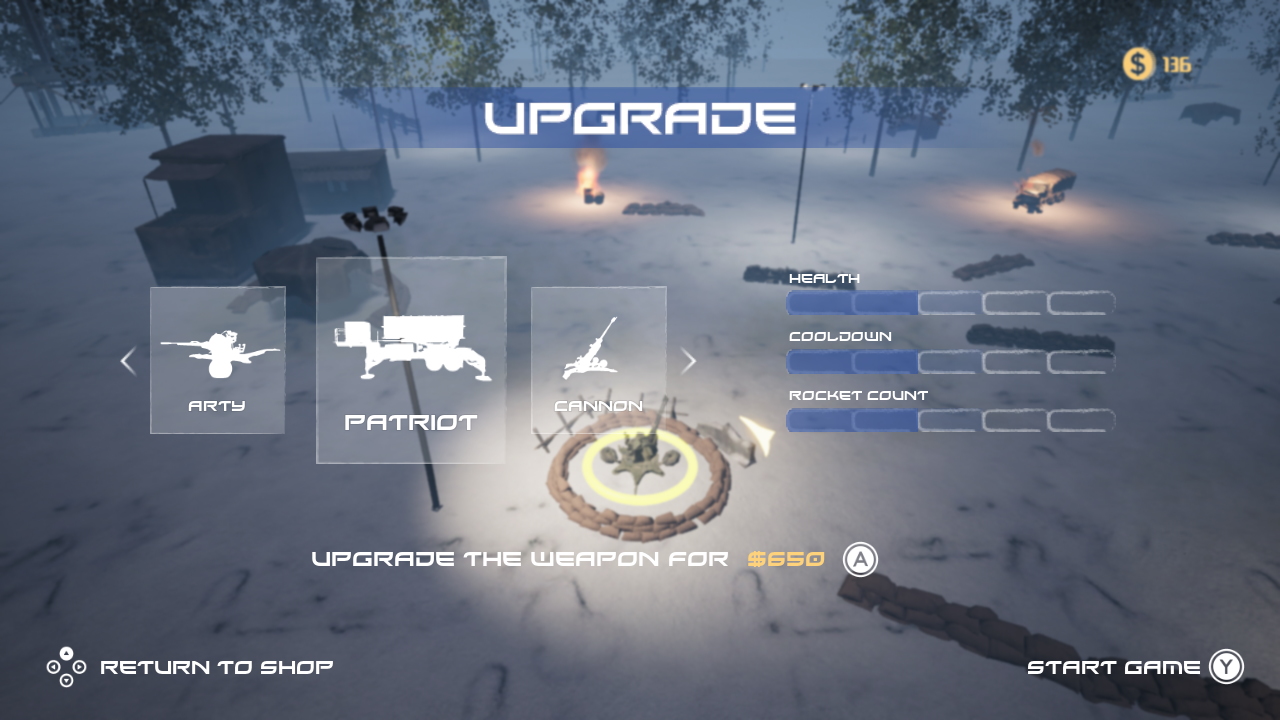Browse weapons with the left chevron arrow
This screenshot has width=1280, height=720.
pyautogui.click(x=127, y=361)
